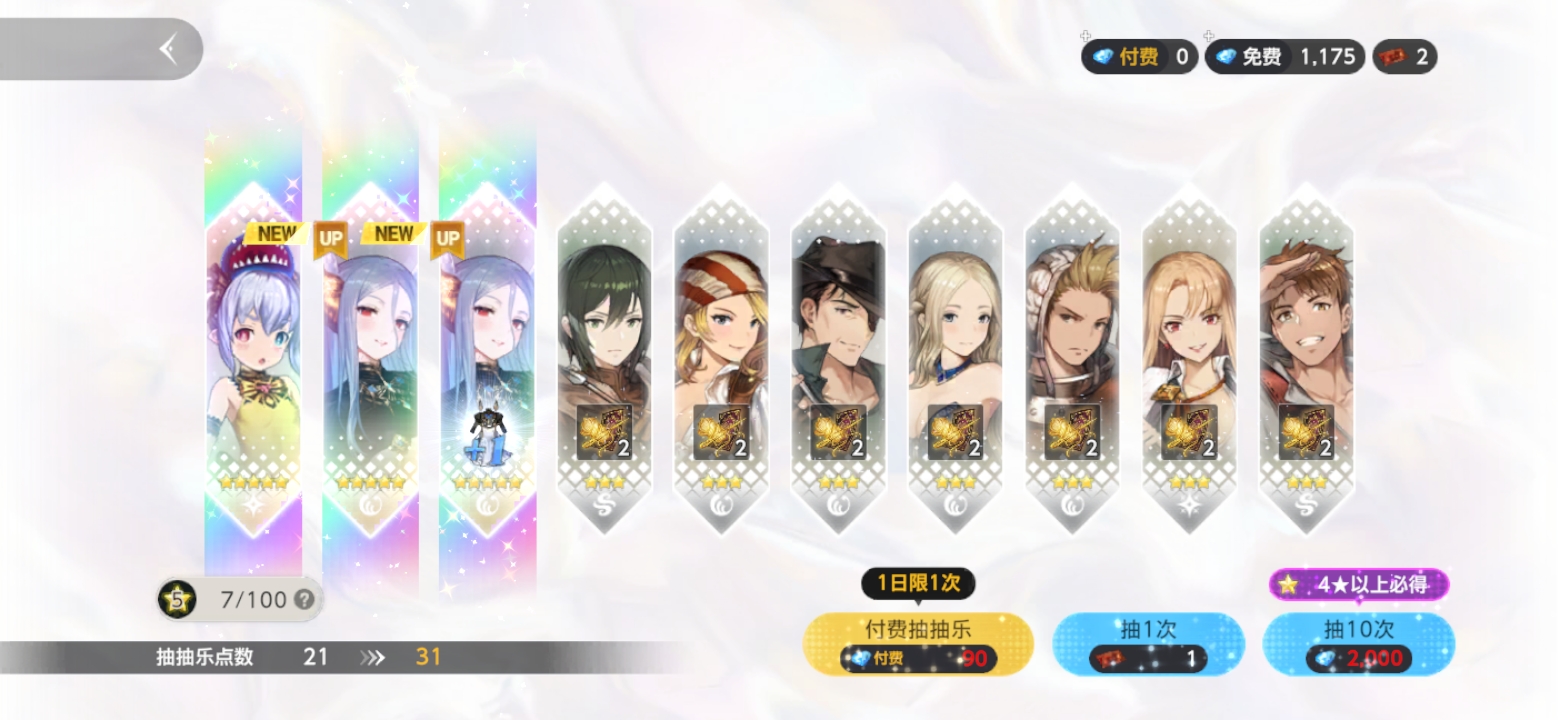1560x720 pixels.
Task: Add free gems with the 免费 plus
Action: (1209, 39)
